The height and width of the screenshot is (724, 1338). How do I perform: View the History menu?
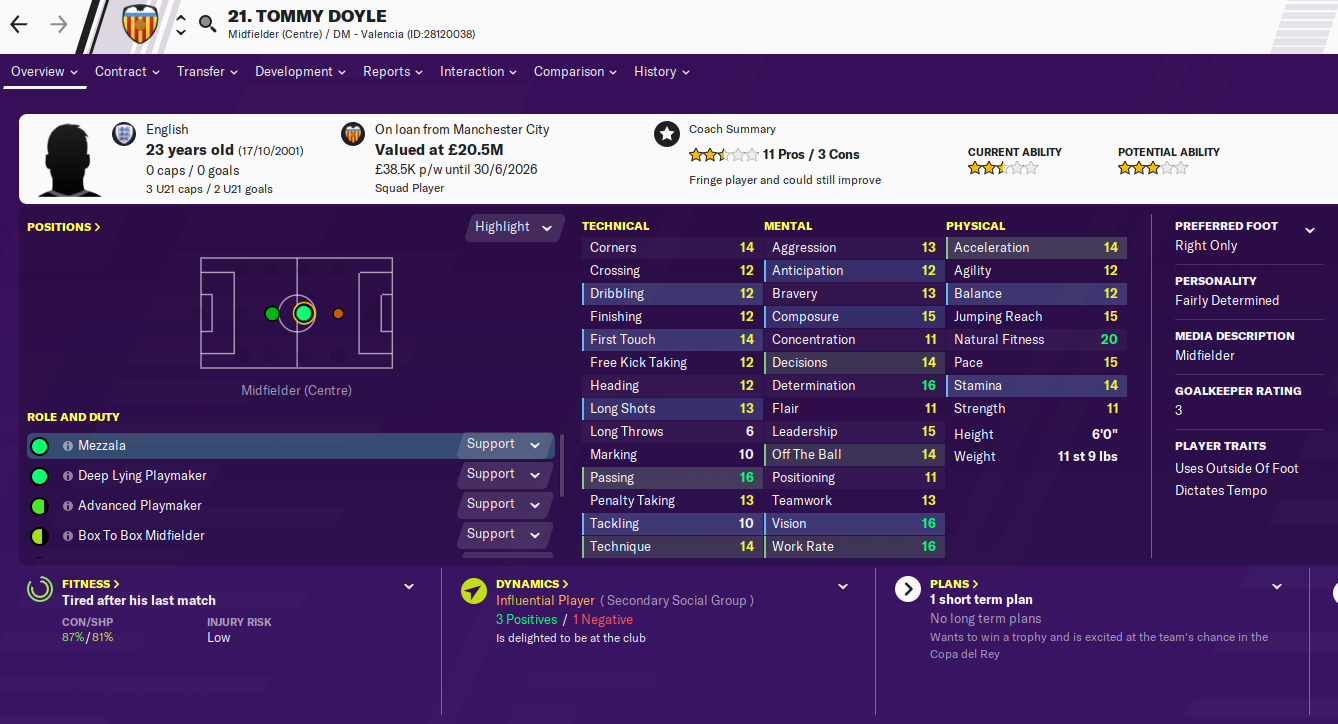(x=662, y=72)
